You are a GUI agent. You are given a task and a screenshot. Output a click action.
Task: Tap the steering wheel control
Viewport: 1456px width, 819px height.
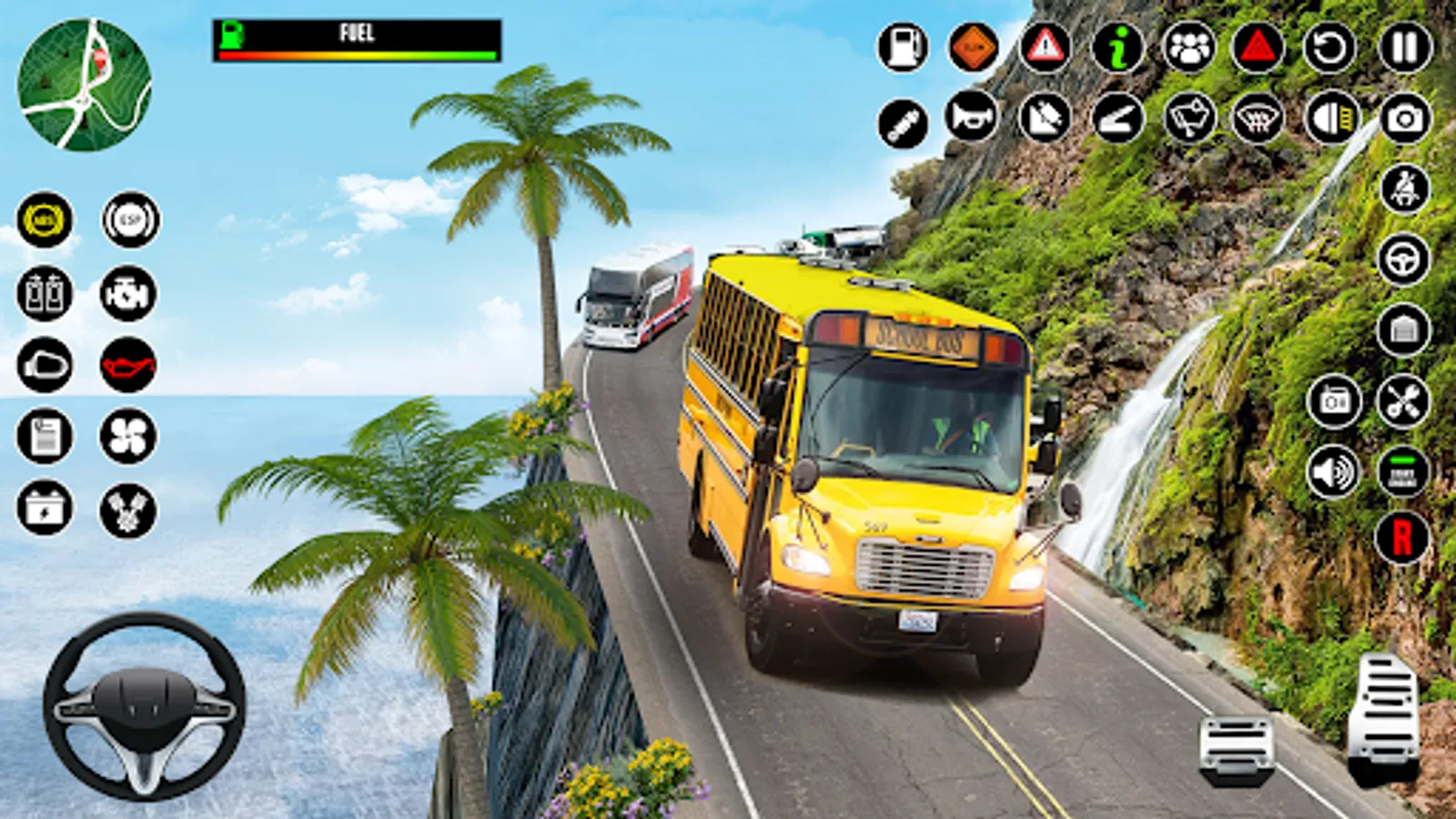coord(144,705)
